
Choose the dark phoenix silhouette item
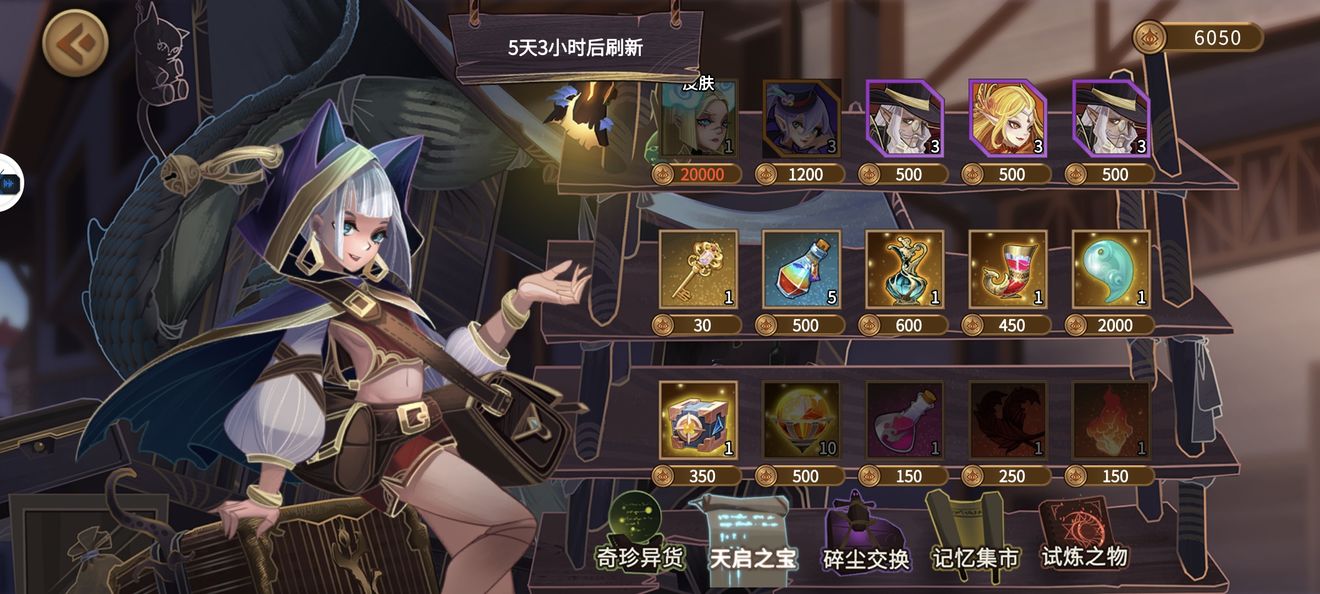(1008, 421)
